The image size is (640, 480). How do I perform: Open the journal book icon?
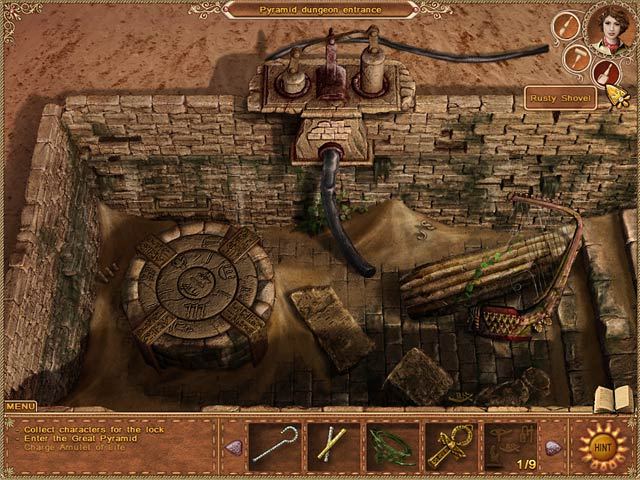612,398
